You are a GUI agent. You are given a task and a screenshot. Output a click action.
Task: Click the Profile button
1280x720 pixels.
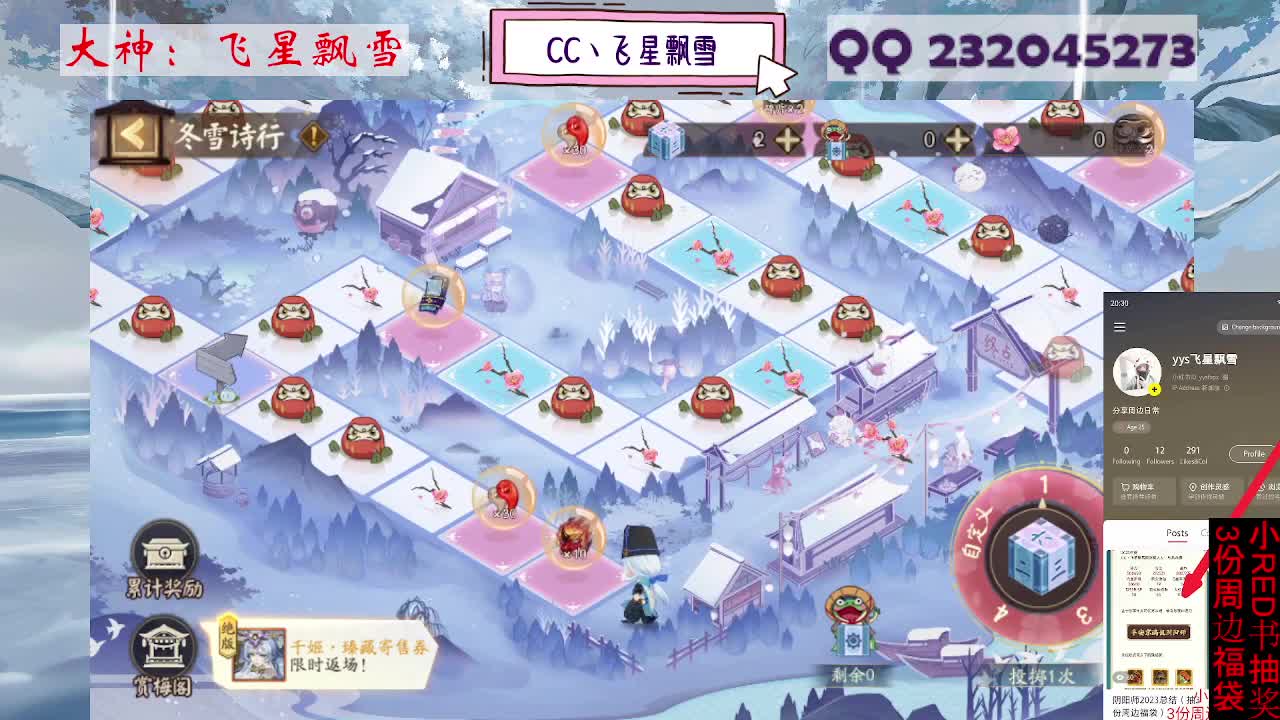coord(1253,453)
